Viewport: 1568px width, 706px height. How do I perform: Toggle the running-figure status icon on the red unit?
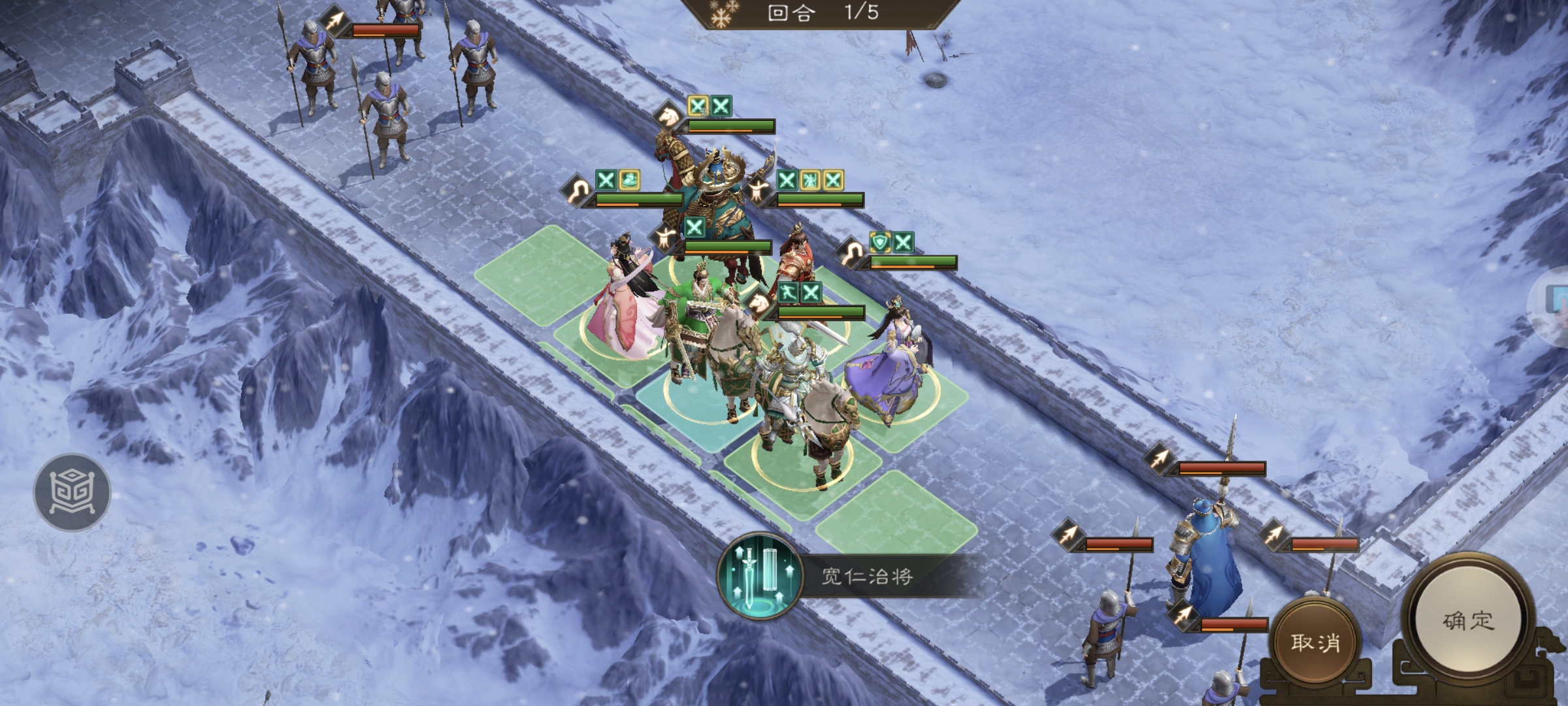click(x=789, y=293)
